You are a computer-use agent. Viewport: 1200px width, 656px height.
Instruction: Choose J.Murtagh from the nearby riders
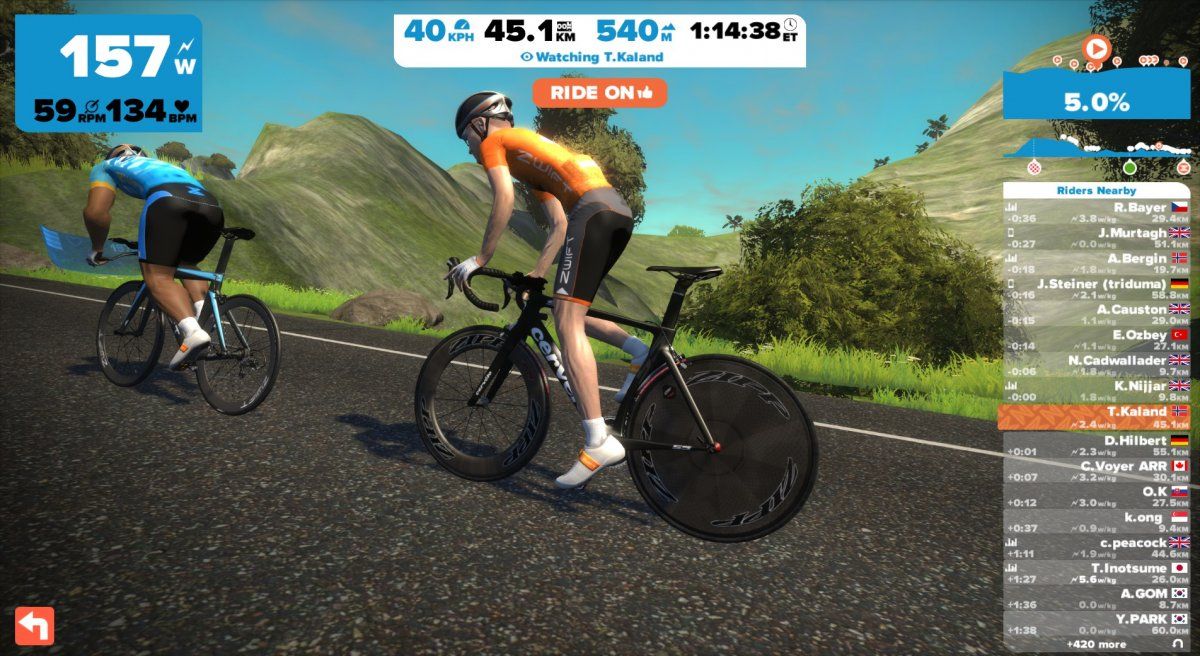tap(1096, 238)
